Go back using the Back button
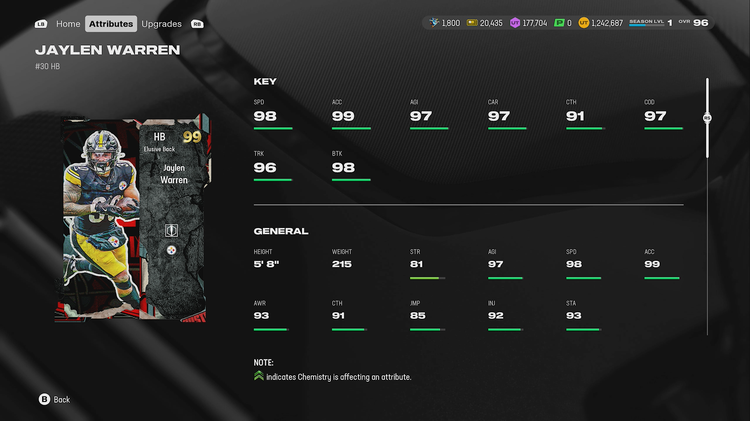The height and width of the screenshot is (421, 750). [x=55, y=399]
